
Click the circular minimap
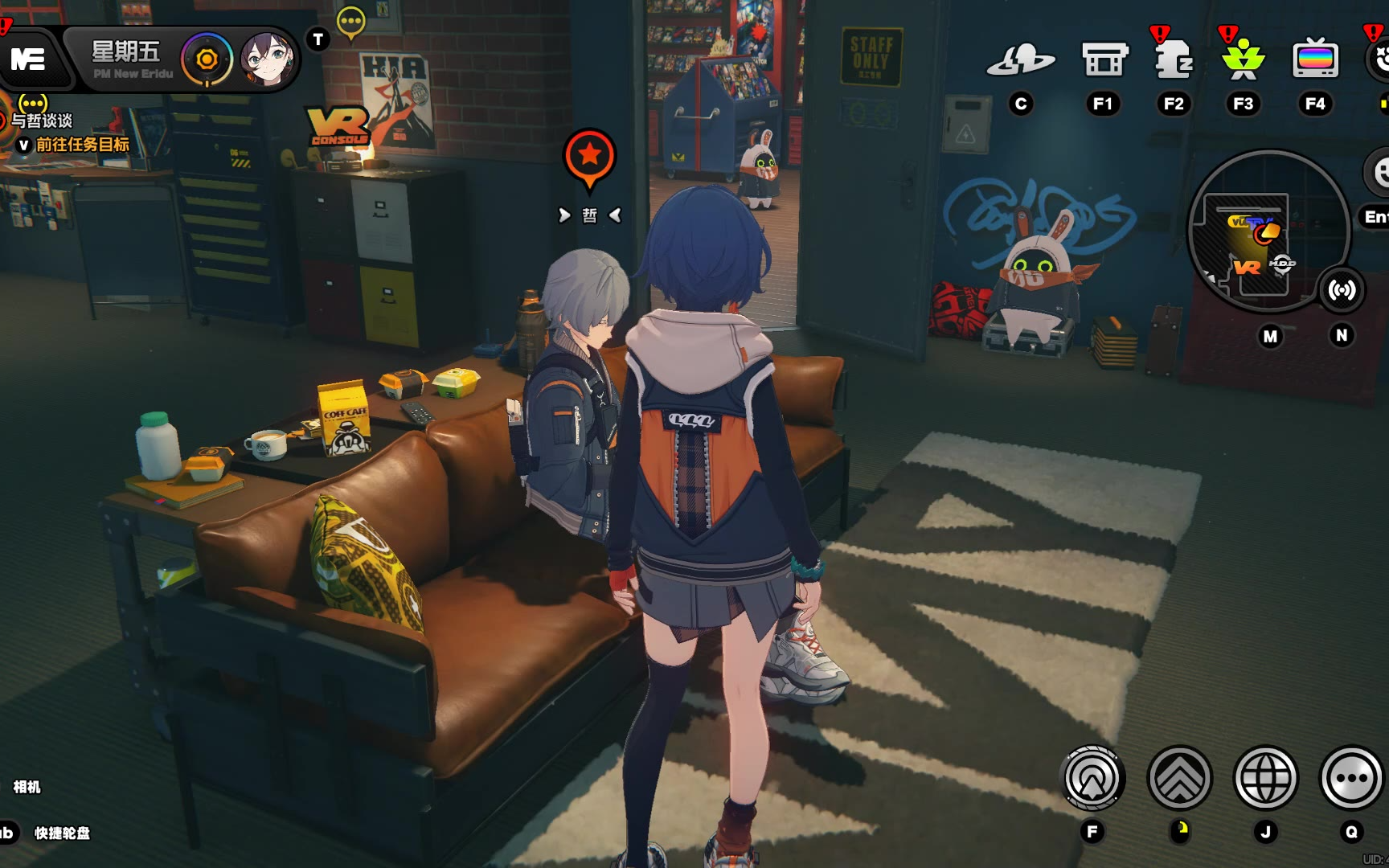(x=1268, y=231)
